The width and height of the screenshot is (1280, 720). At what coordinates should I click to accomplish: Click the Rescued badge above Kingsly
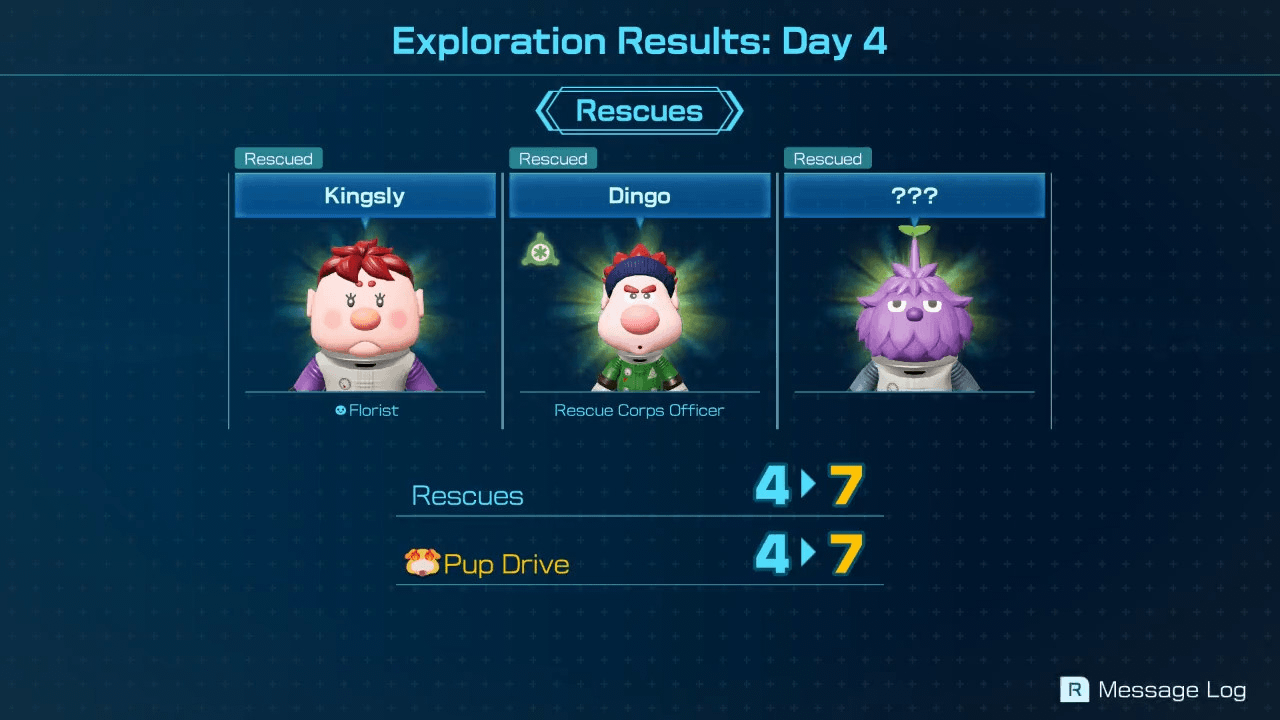click(278, 158)
